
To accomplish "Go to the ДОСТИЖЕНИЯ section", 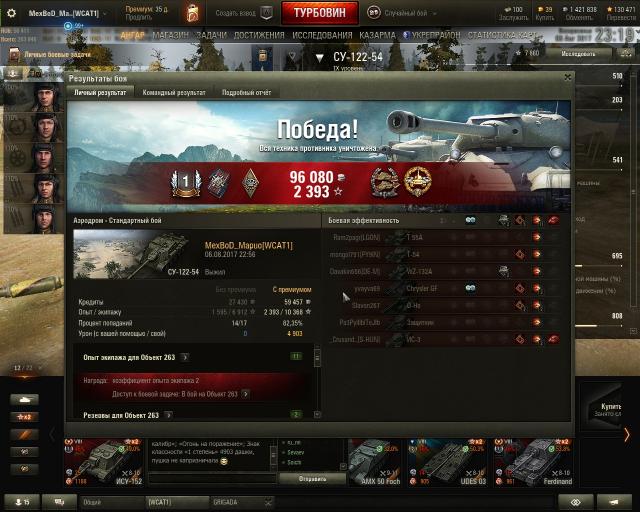I will 259,34.
